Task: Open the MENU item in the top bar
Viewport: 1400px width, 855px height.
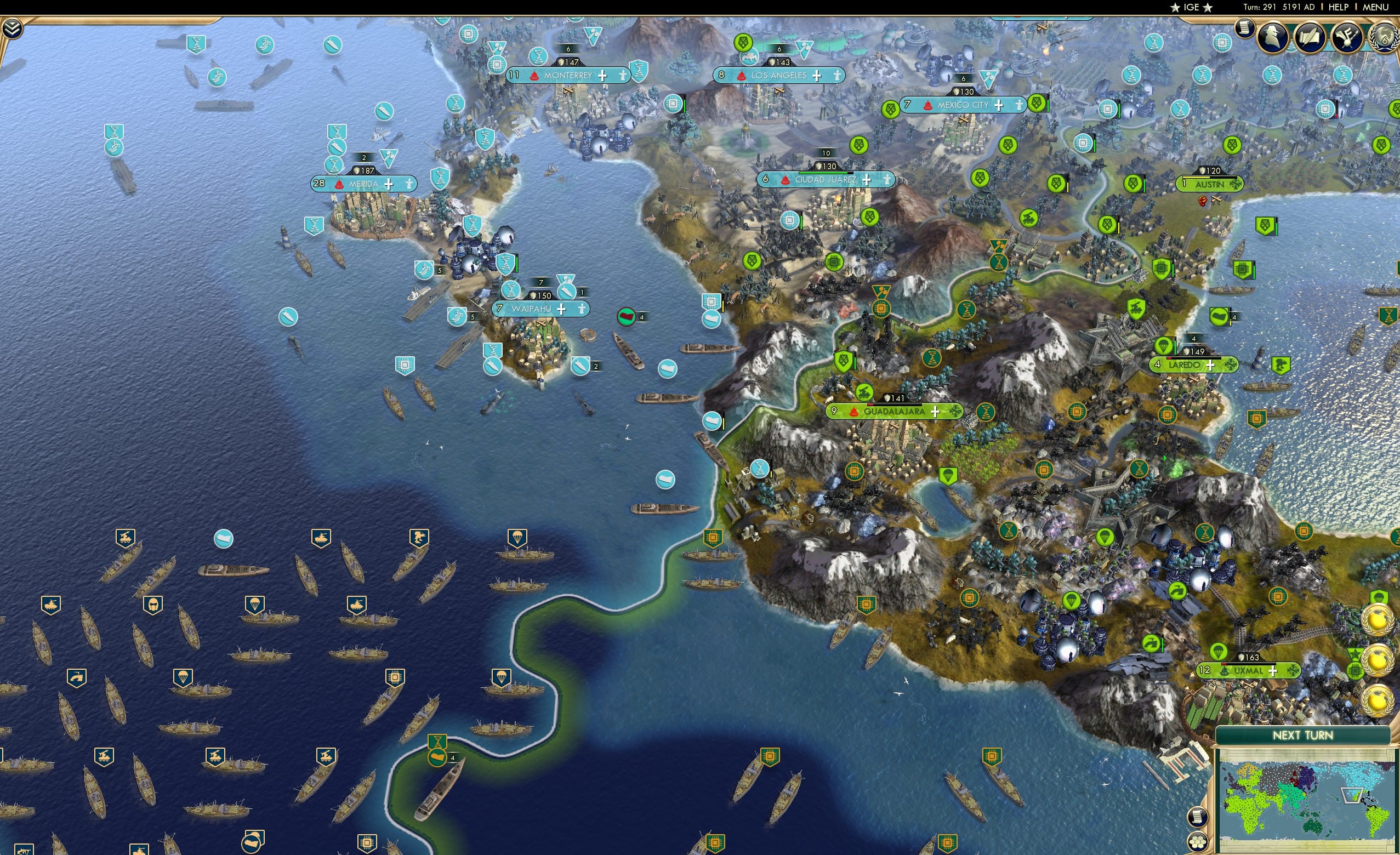Action: point(1375,7)
